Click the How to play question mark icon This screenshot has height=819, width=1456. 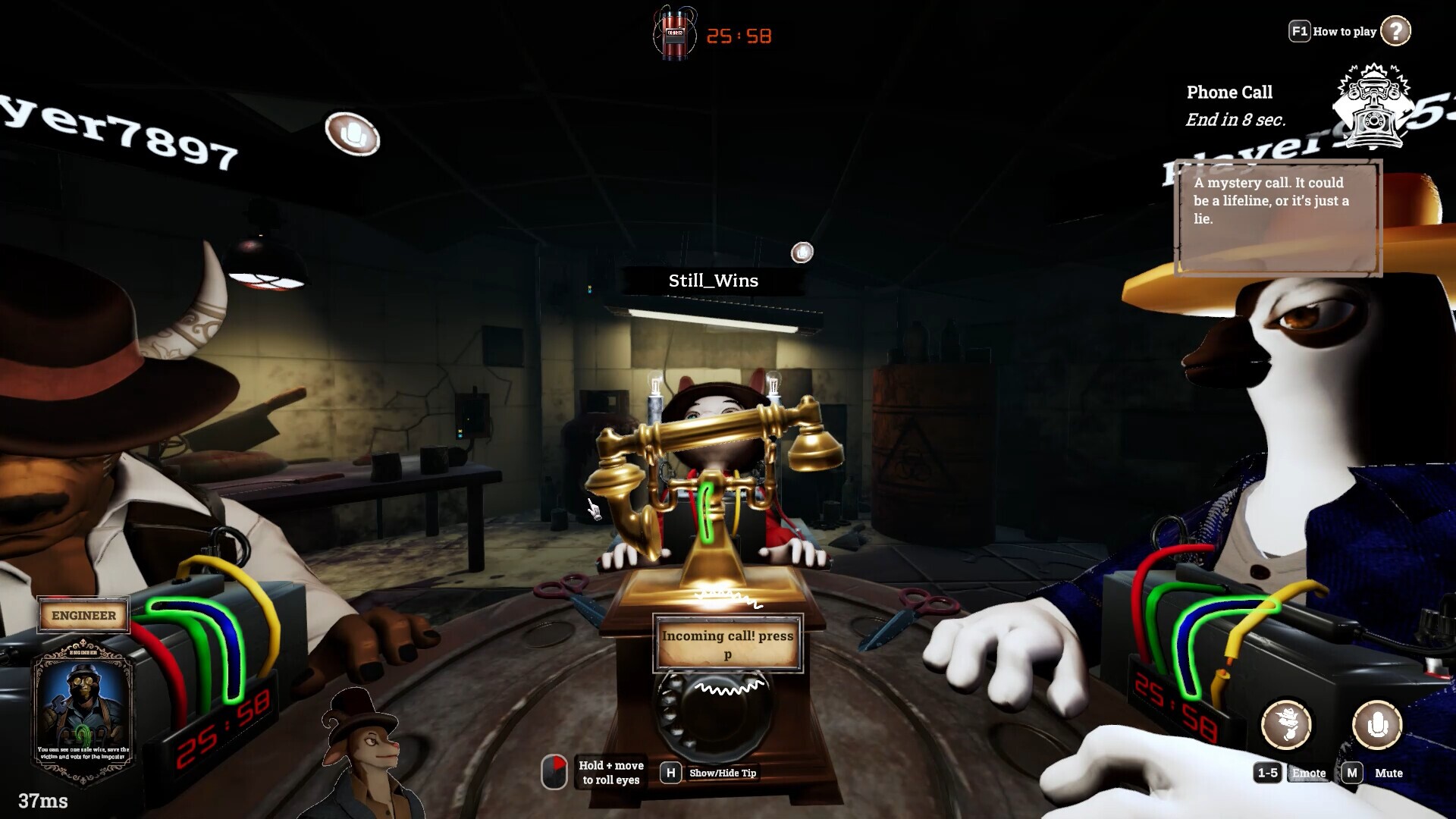(x=1395, y=31)
